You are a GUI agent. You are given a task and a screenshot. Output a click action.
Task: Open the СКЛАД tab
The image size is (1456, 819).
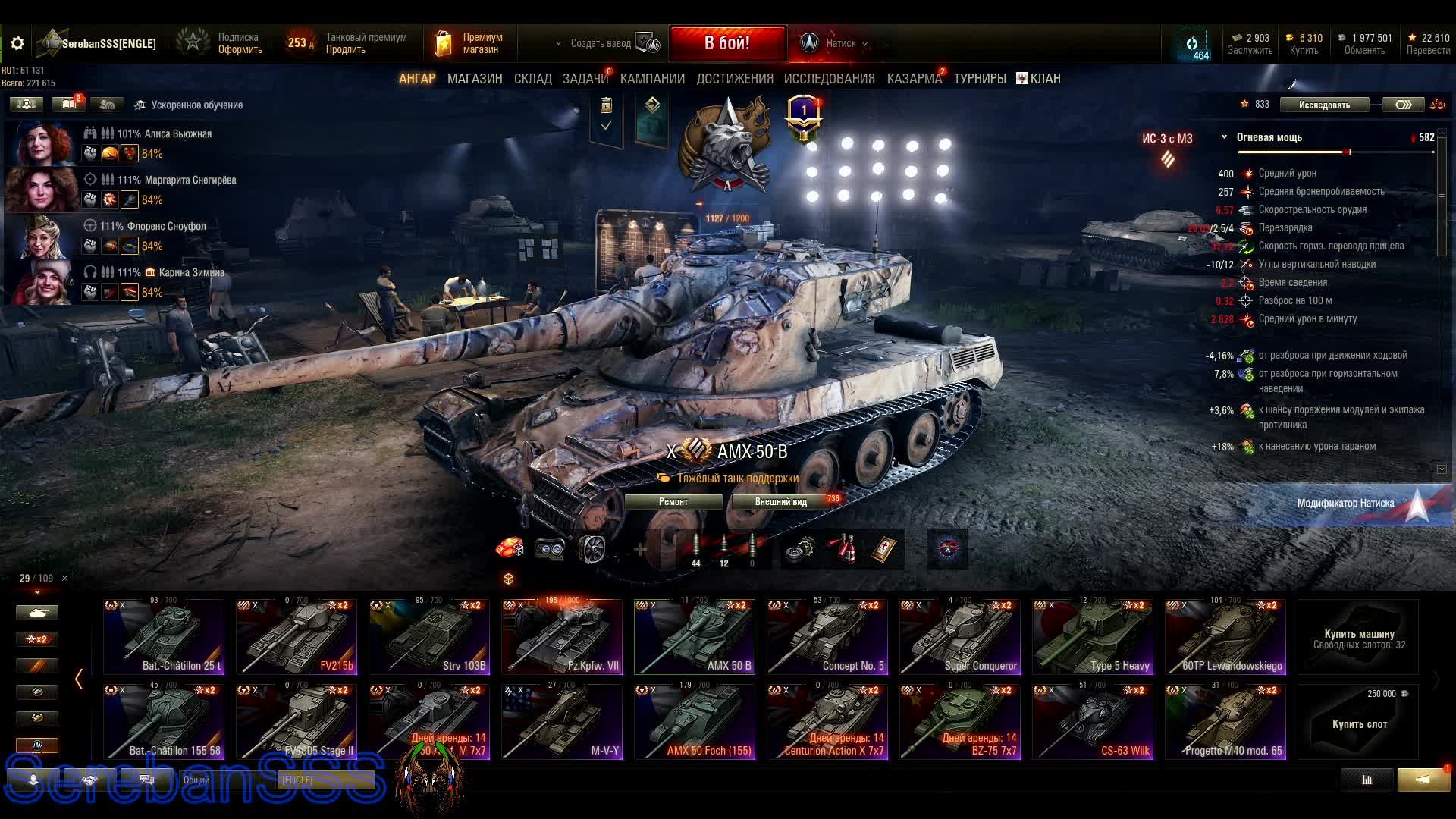pyautogui.click(x=532, y=79)
